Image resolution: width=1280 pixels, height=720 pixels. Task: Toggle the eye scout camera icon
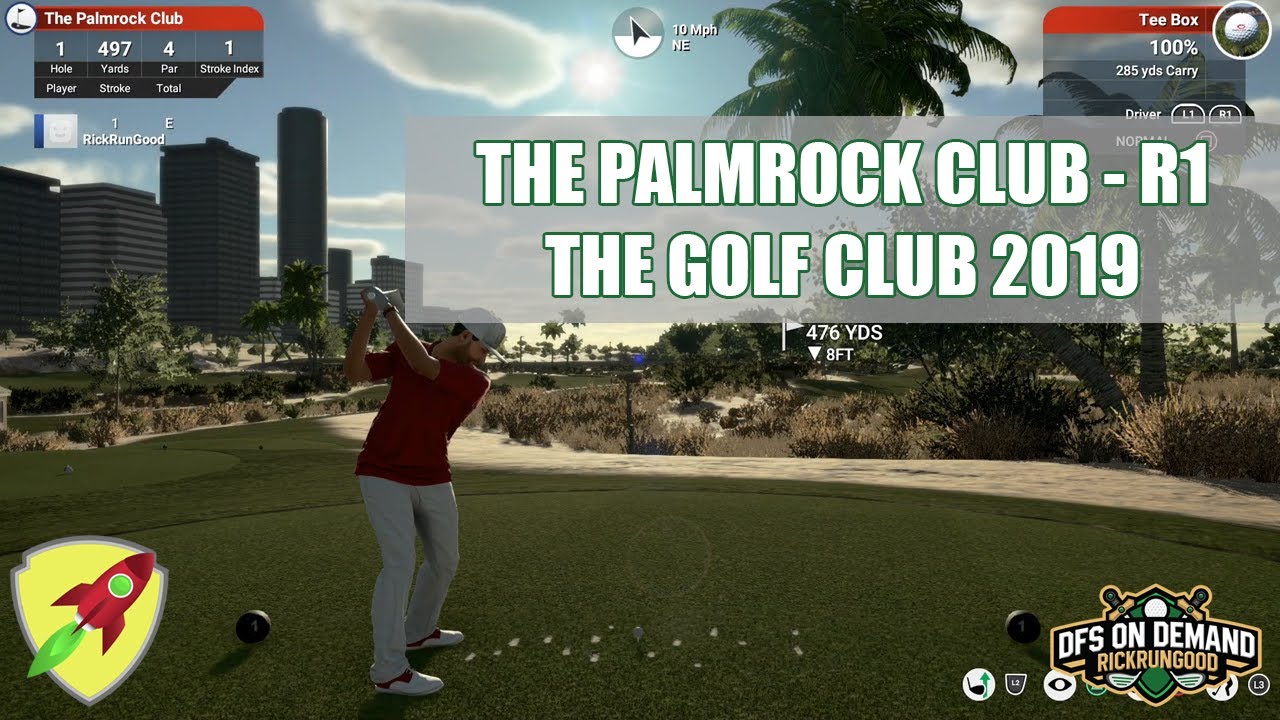point(1059,685)
